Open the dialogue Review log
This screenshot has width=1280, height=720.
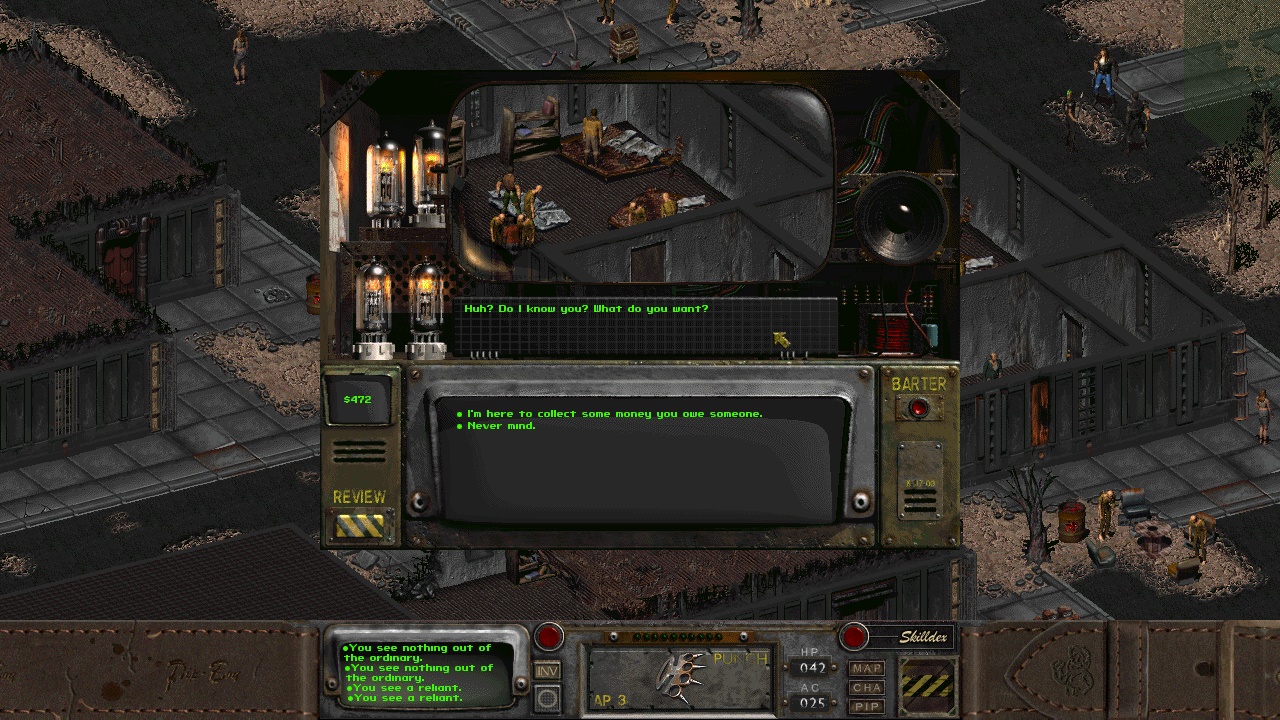point(359,524)
